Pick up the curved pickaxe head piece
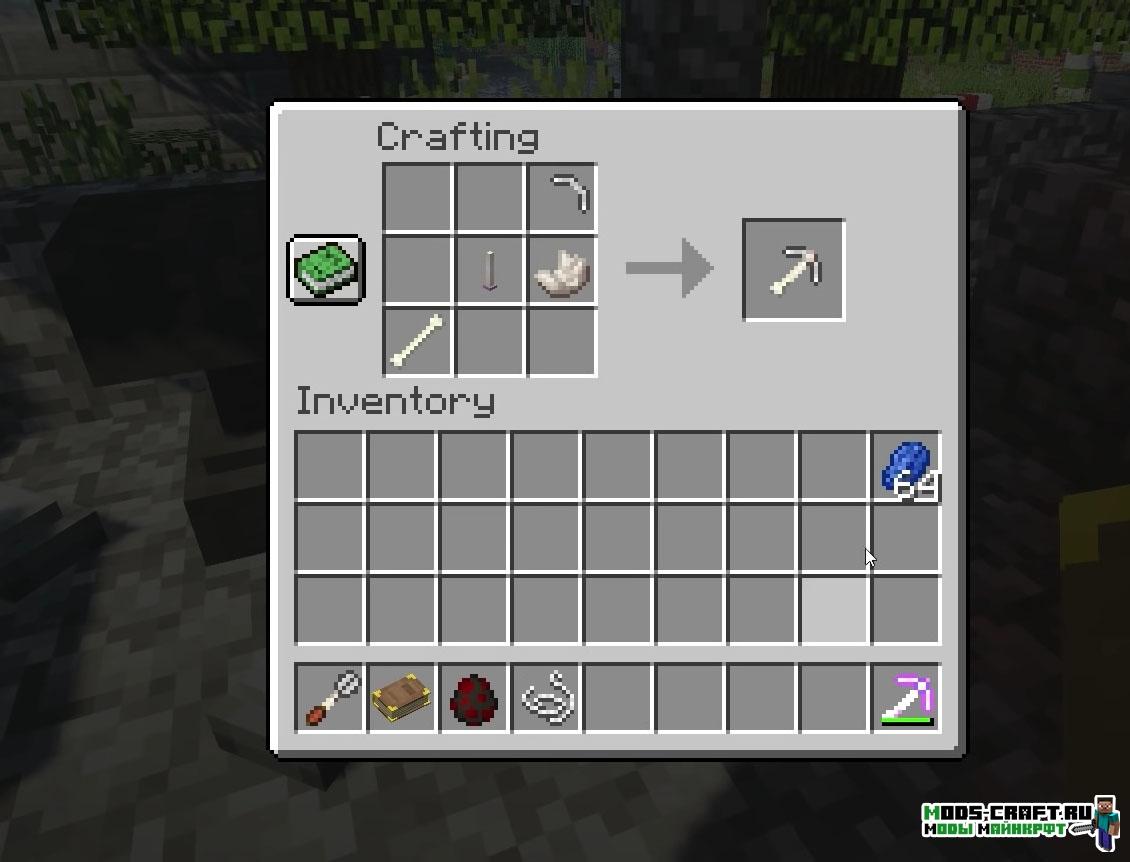The height and width of the screenshot is (862, 1130). point(562,197)
